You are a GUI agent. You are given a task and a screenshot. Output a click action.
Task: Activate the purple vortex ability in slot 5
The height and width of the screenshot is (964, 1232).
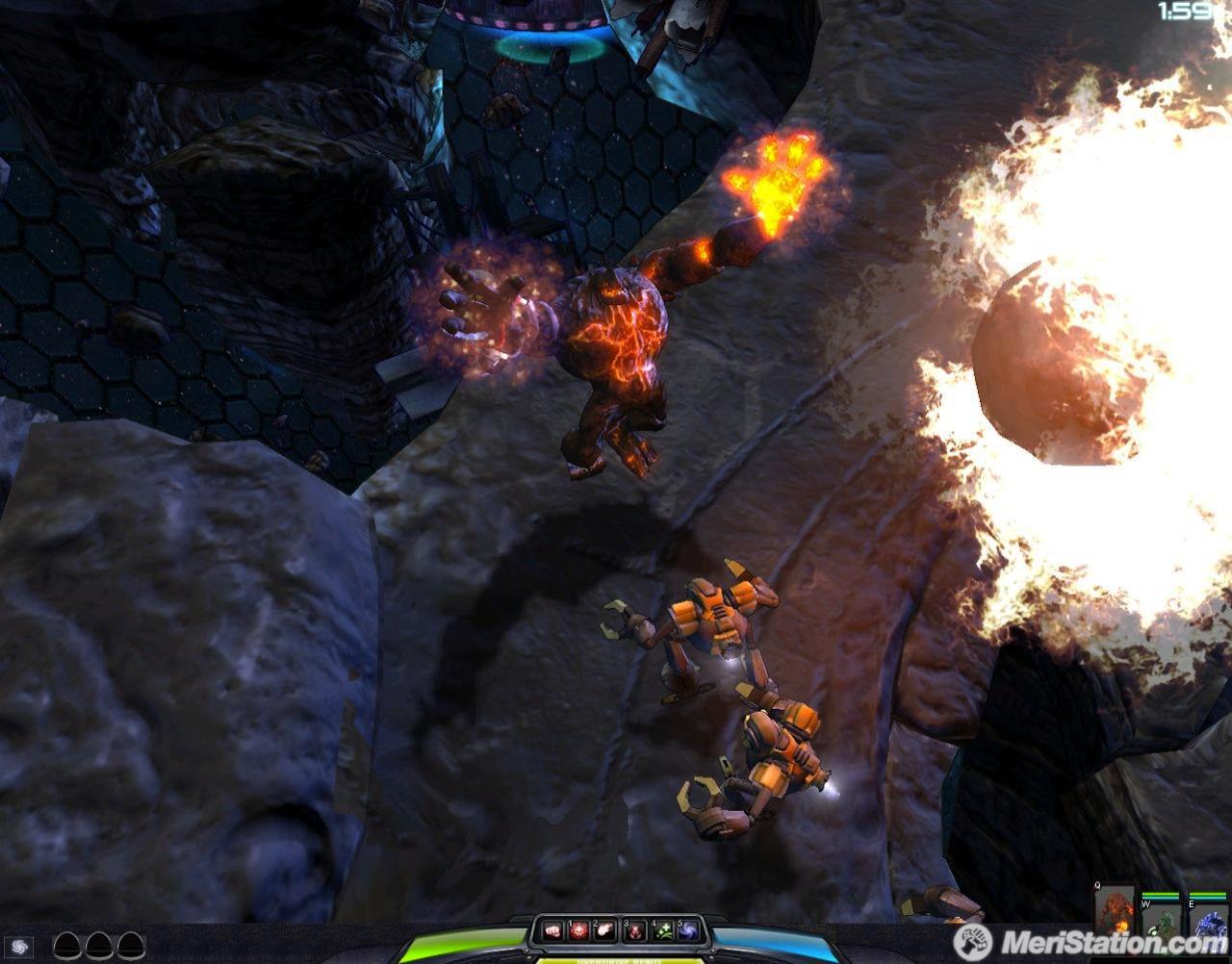[687, 930]
